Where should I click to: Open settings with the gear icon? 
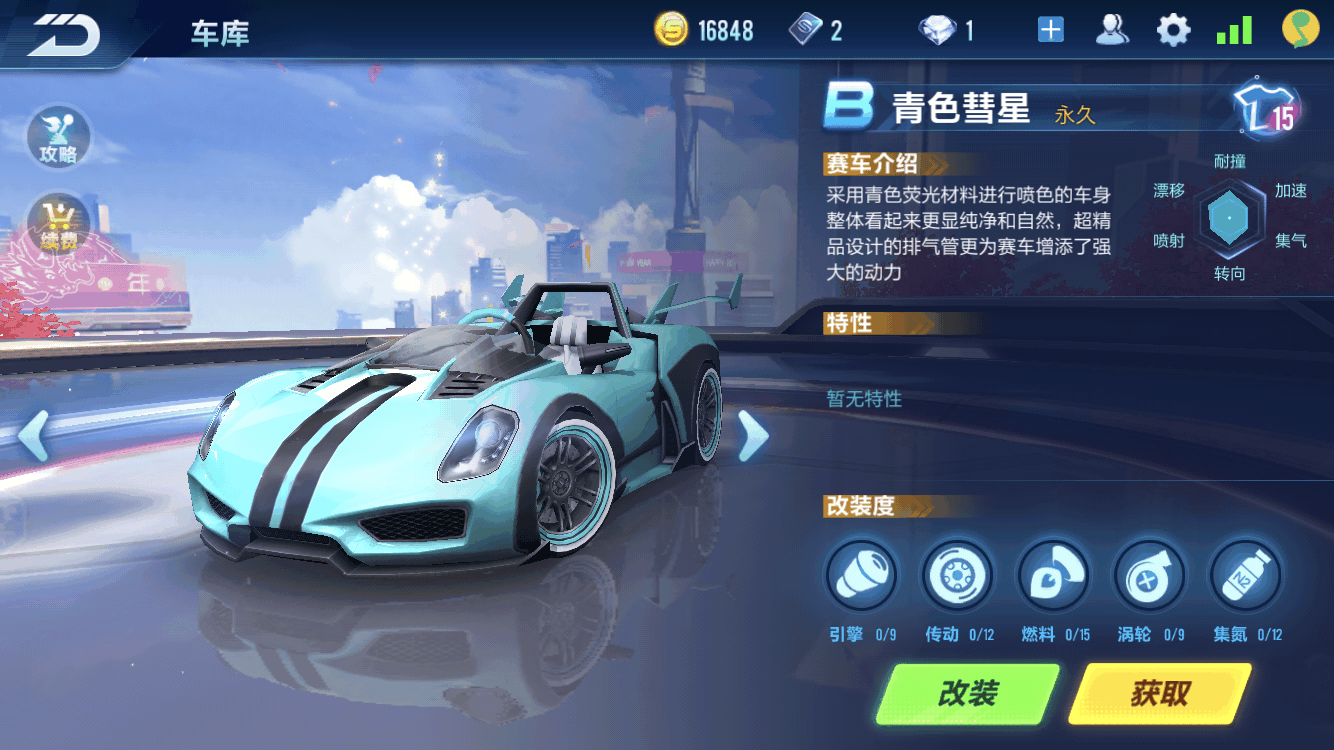point(1173,30)
